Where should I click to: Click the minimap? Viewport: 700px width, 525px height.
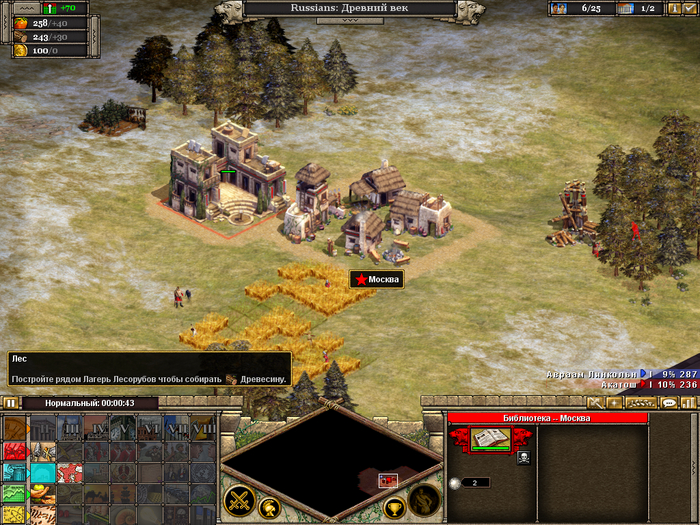[x=331, y=463]
